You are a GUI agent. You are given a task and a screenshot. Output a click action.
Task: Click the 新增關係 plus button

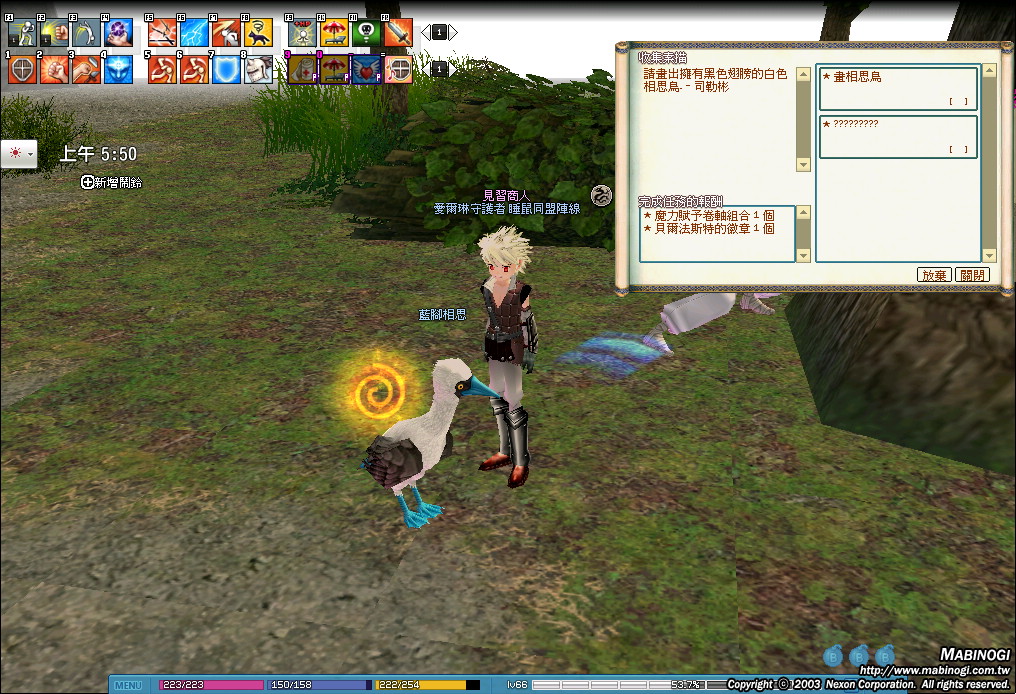coord(88,182)
